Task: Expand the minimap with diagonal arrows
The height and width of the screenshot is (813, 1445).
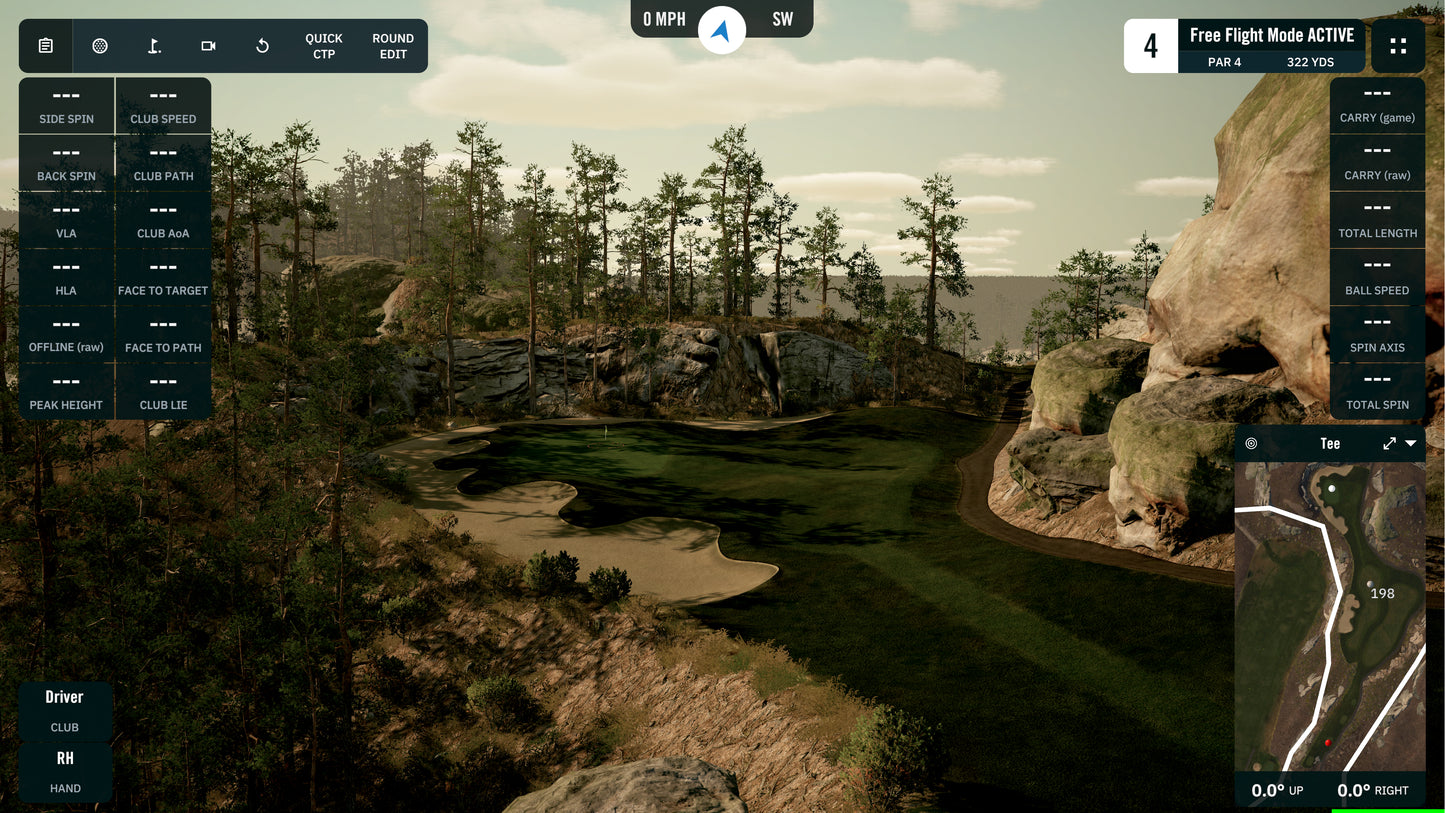Action: 1389,444
